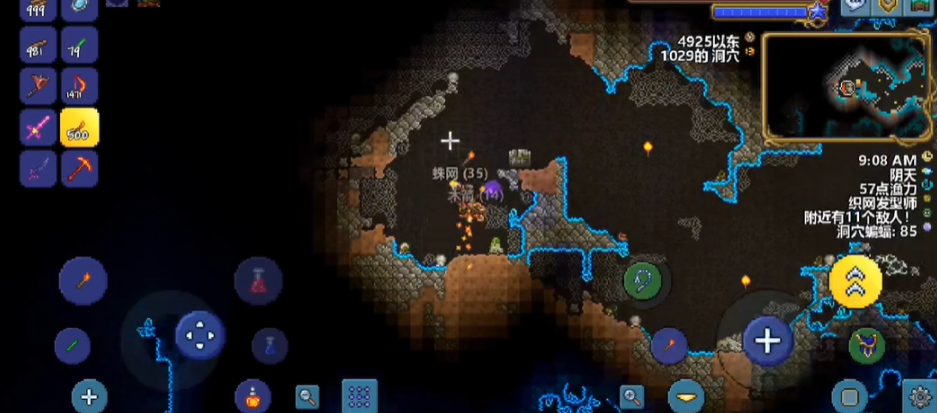937x413 pixels.
Task: Use the red healing potion quick button
Action: tap(258, 280)
